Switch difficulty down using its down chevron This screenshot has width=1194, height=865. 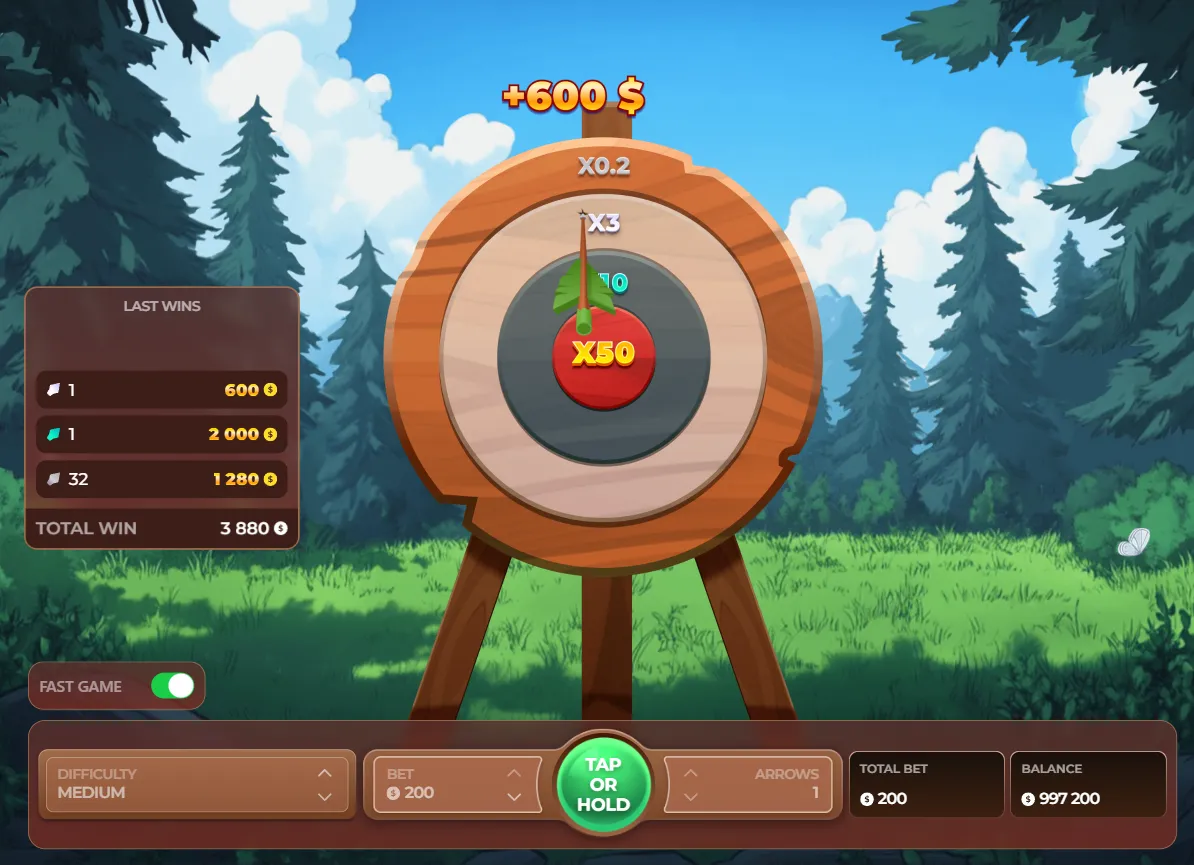324,796
